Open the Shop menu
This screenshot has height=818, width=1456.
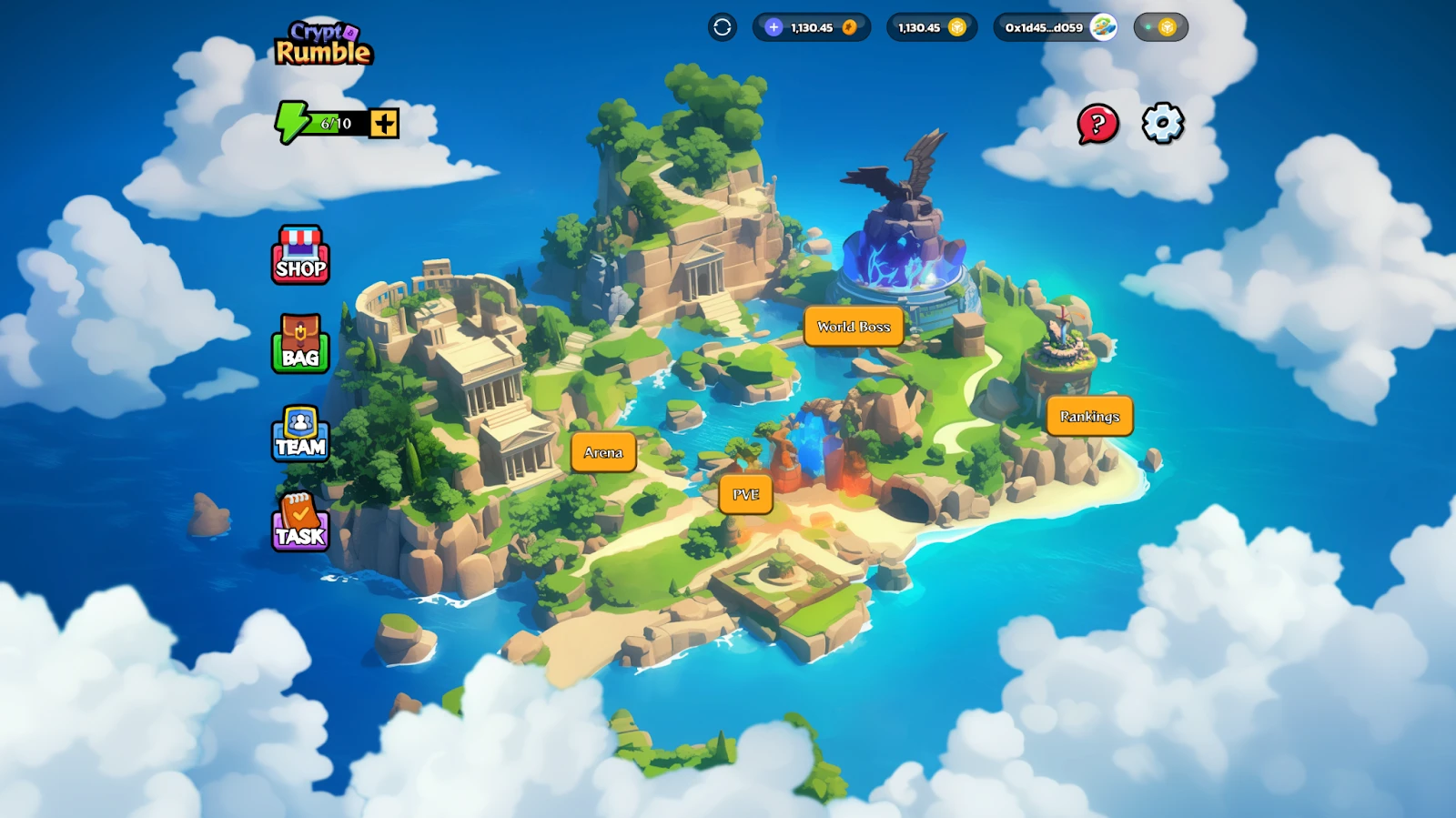[x=300, y=256]
